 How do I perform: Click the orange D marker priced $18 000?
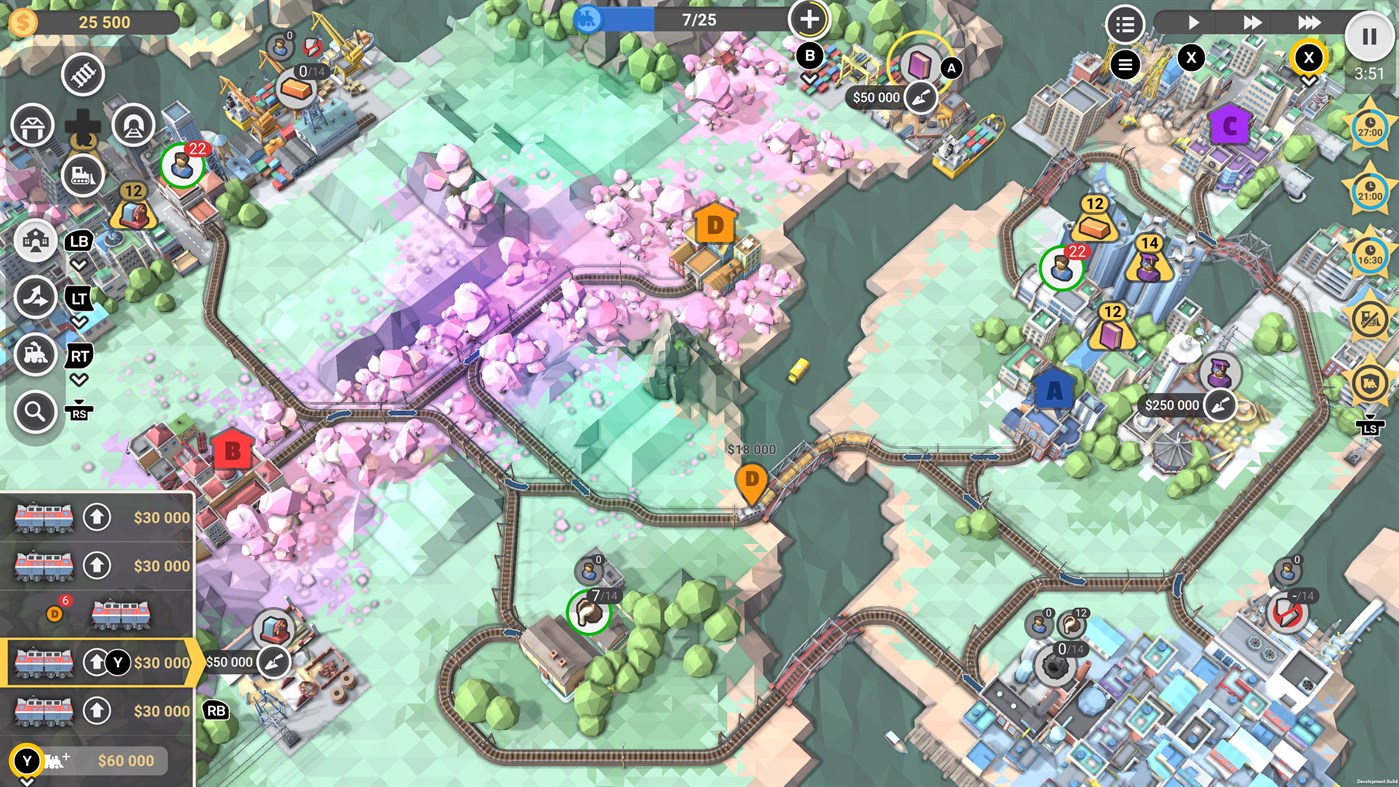753,481
